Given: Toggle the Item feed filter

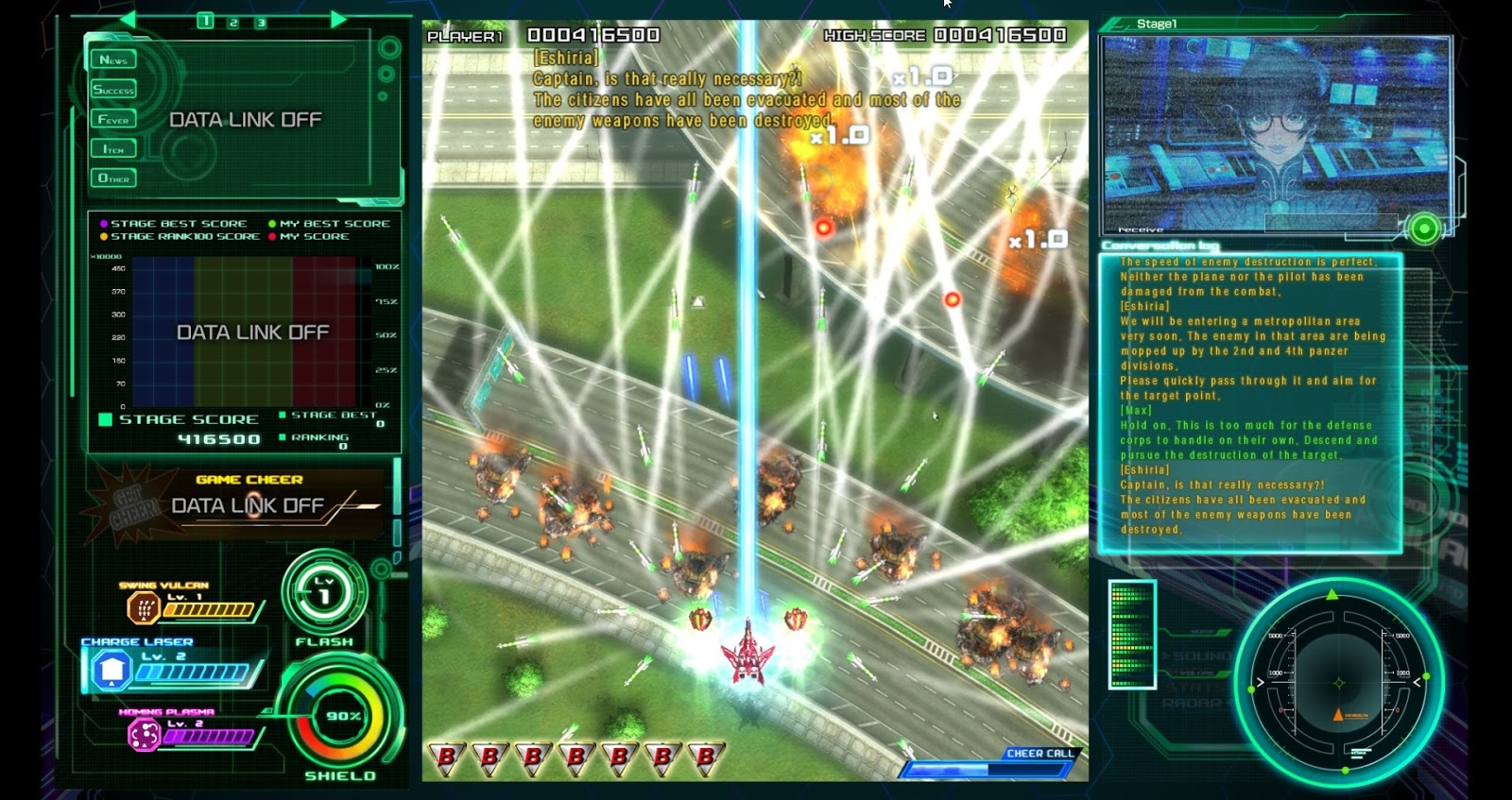Looking at the screenshot, I should [x=114, y=148].
